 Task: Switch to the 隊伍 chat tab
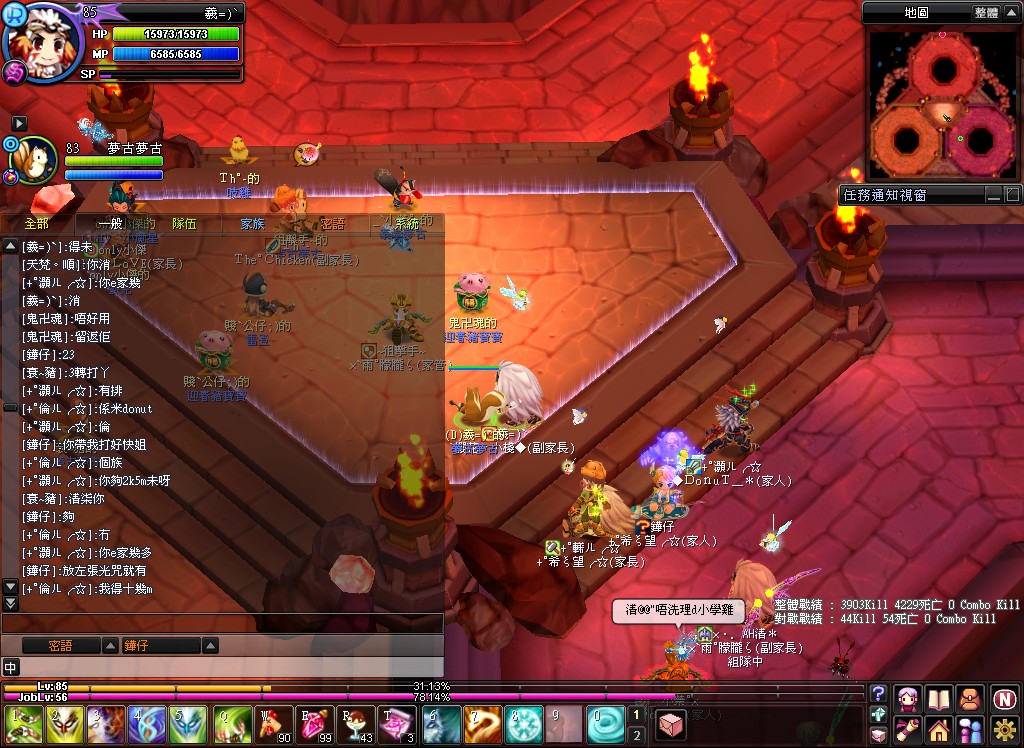(x=184, y=224)
